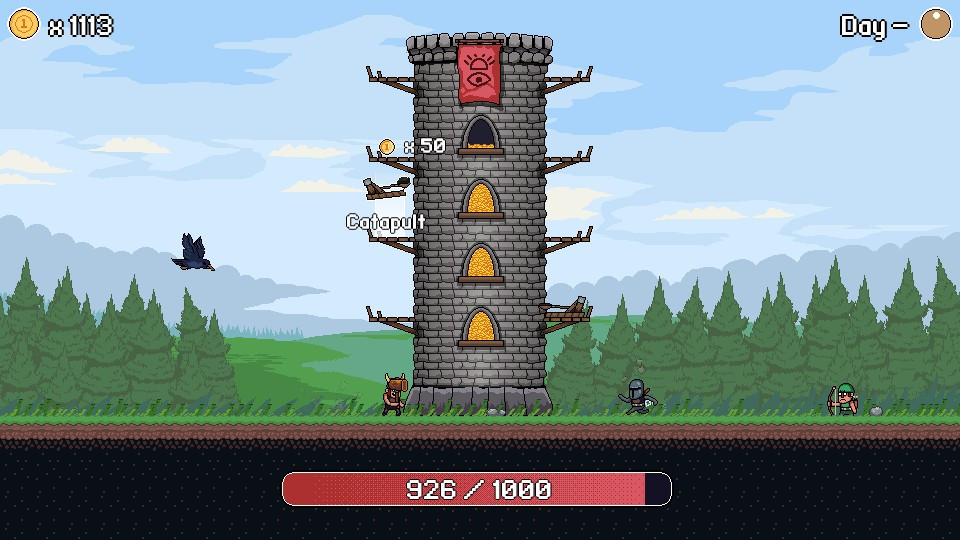This screenshot has width=960, height=540.
Task: Buy the Catapult priced at 50 coins
Action: click(386, 187)
